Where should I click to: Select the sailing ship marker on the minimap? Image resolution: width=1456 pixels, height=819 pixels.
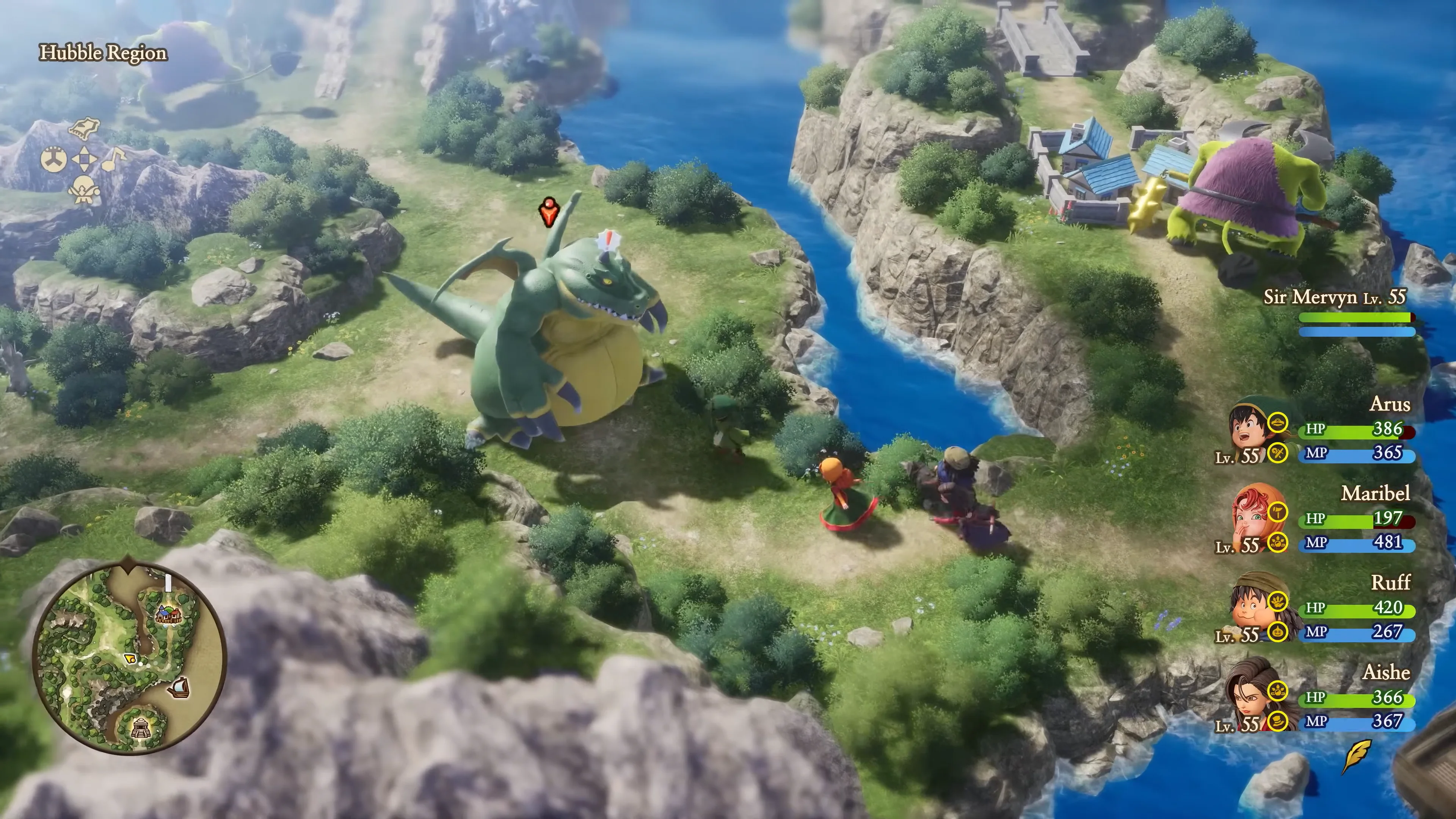(x=179, y=687)
